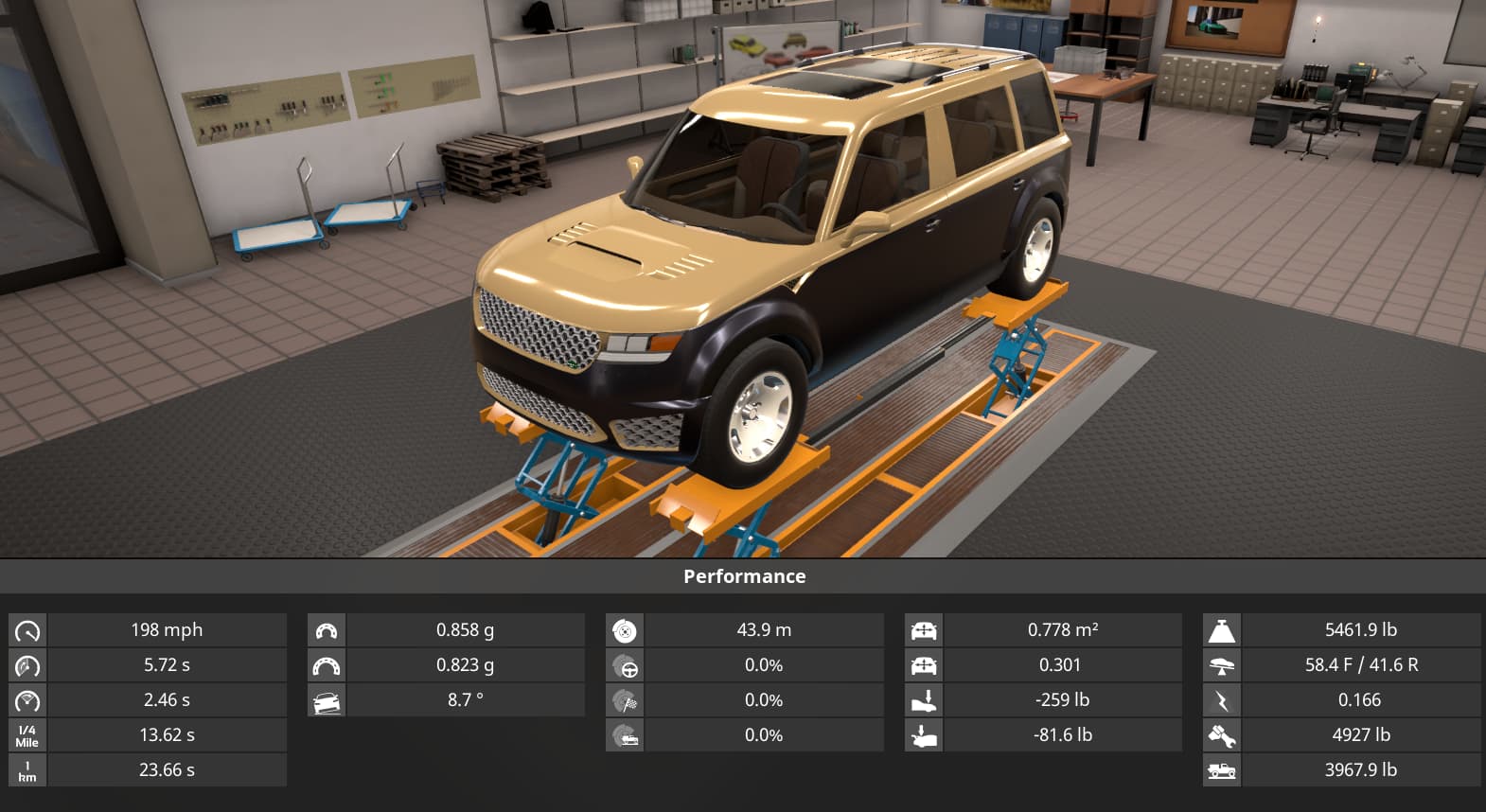
Task: Click the weight distribution balance icon
Action: tap(1222, 666)
